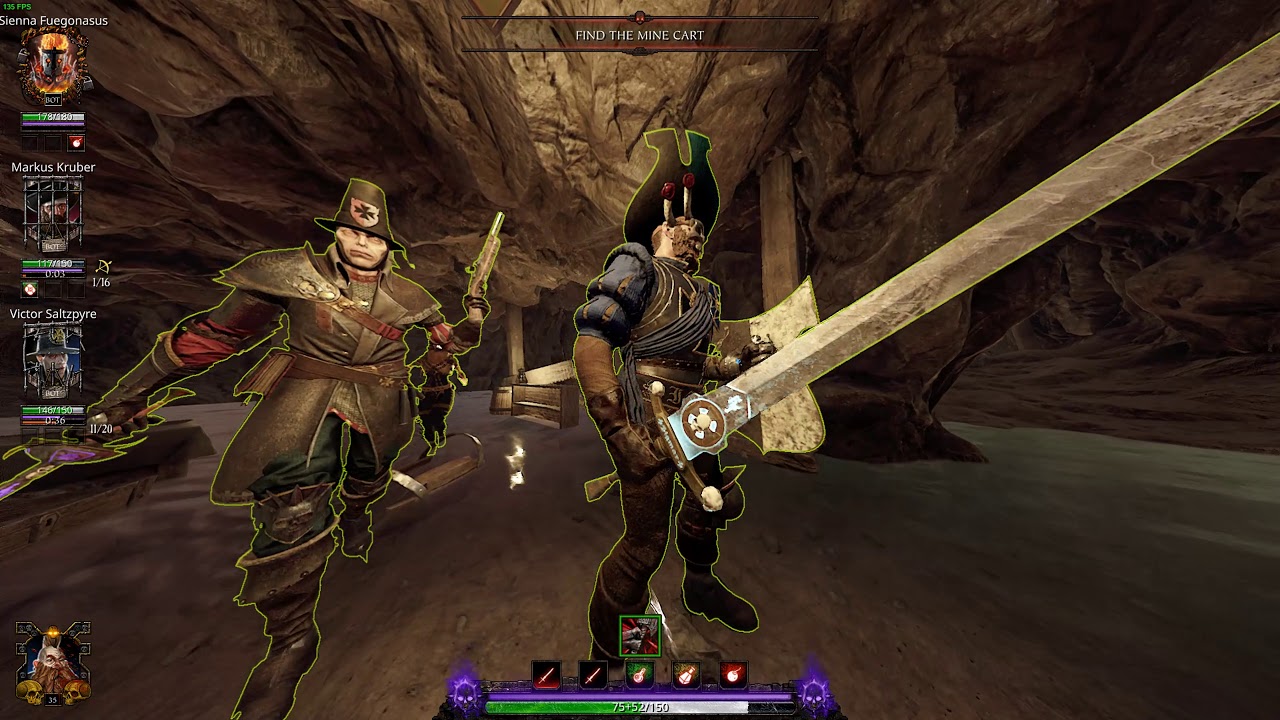Click the Find the Mine Cart objective
Screen dimensions: 1280x720
[x=639, y=35]
